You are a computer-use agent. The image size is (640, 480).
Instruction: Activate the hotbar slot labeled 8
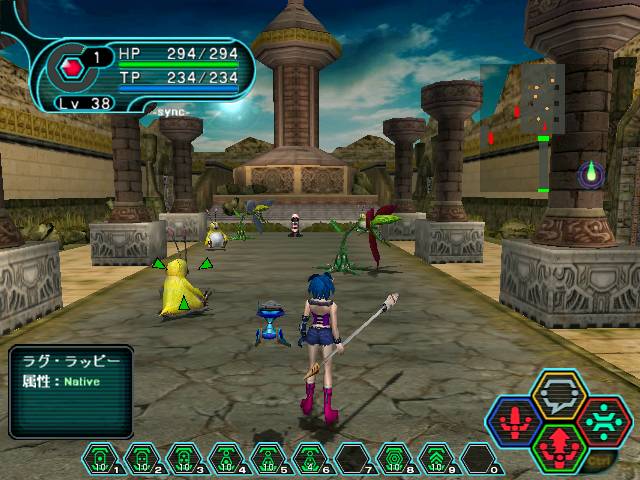[x=395, y=458]
